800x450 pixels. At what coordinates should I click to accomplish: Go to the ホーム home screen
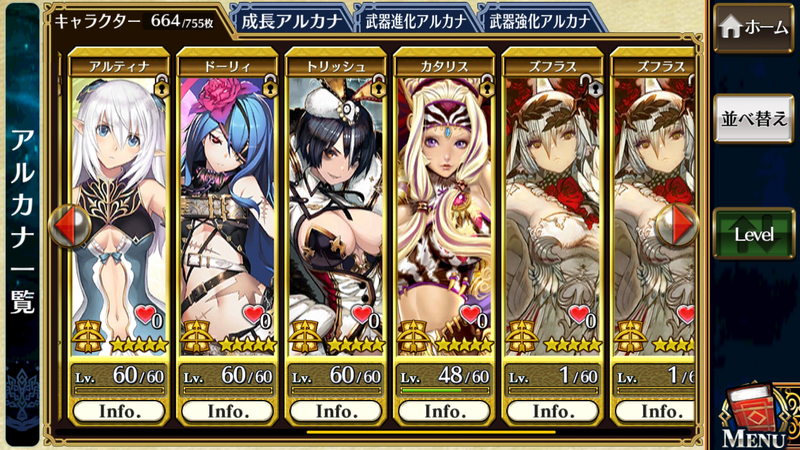coord(755,27)
